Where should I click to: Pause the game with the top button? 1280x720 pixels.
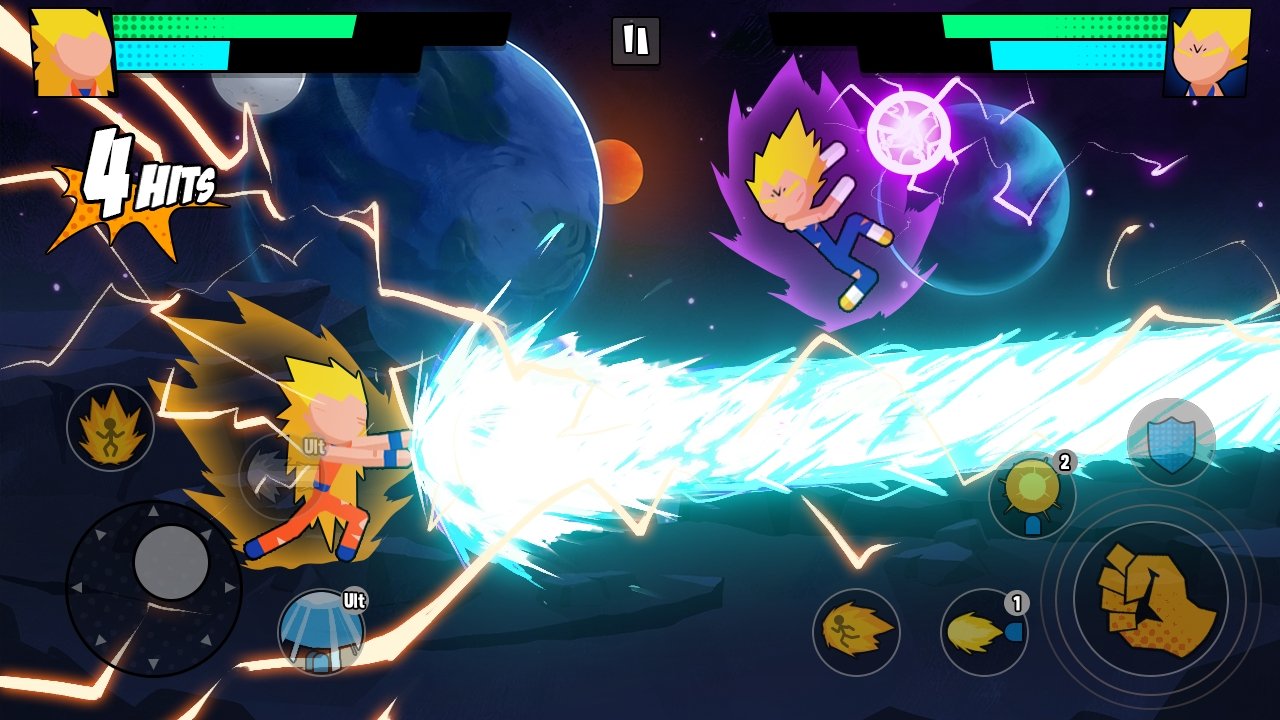(636, 41)
